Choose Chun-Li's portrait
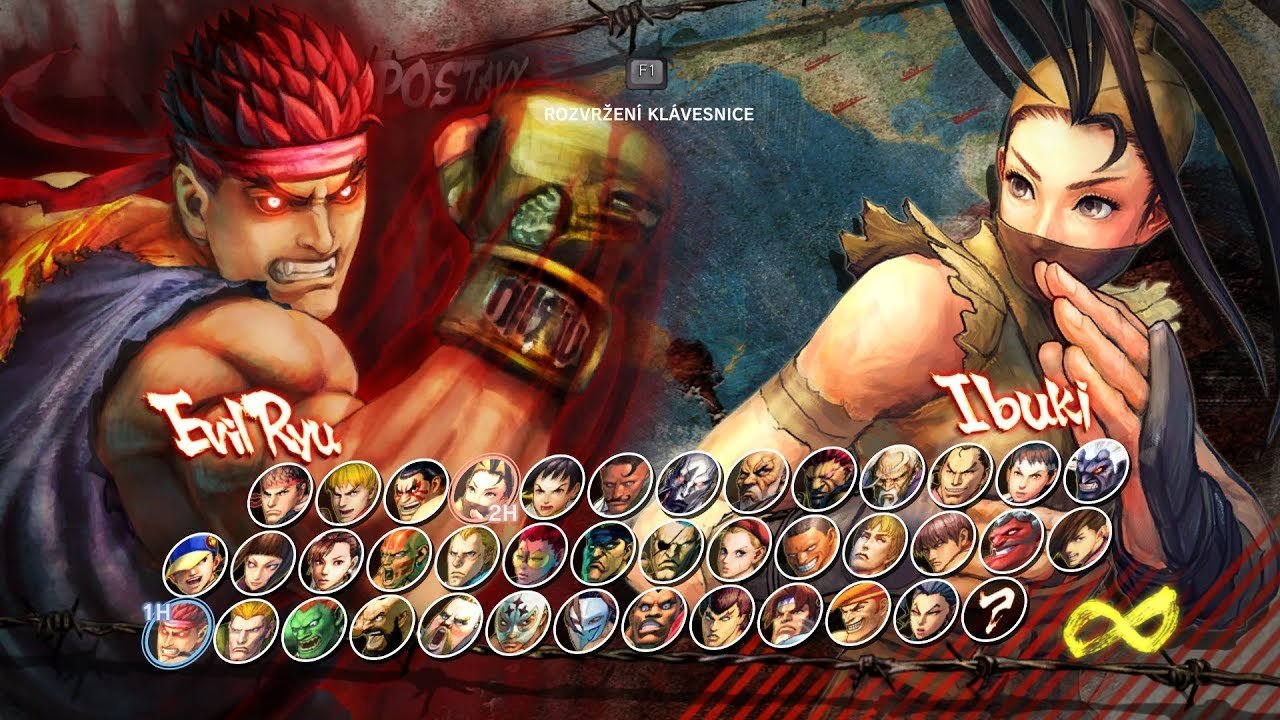The image size is (1280, 720). click(x=331, y=561)
